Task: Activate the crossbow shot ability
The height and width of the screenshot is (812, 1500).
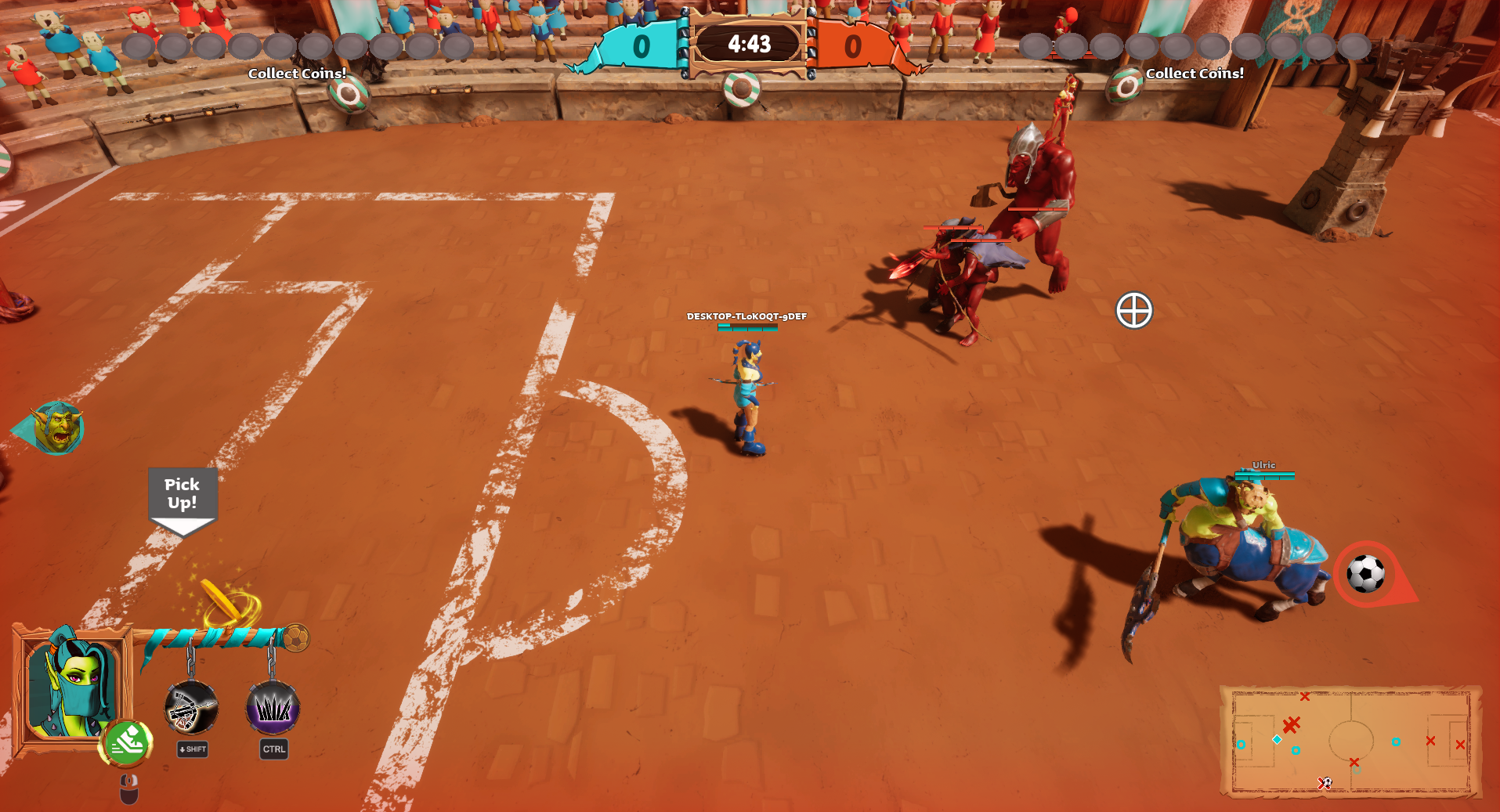Action: [191, 708]
